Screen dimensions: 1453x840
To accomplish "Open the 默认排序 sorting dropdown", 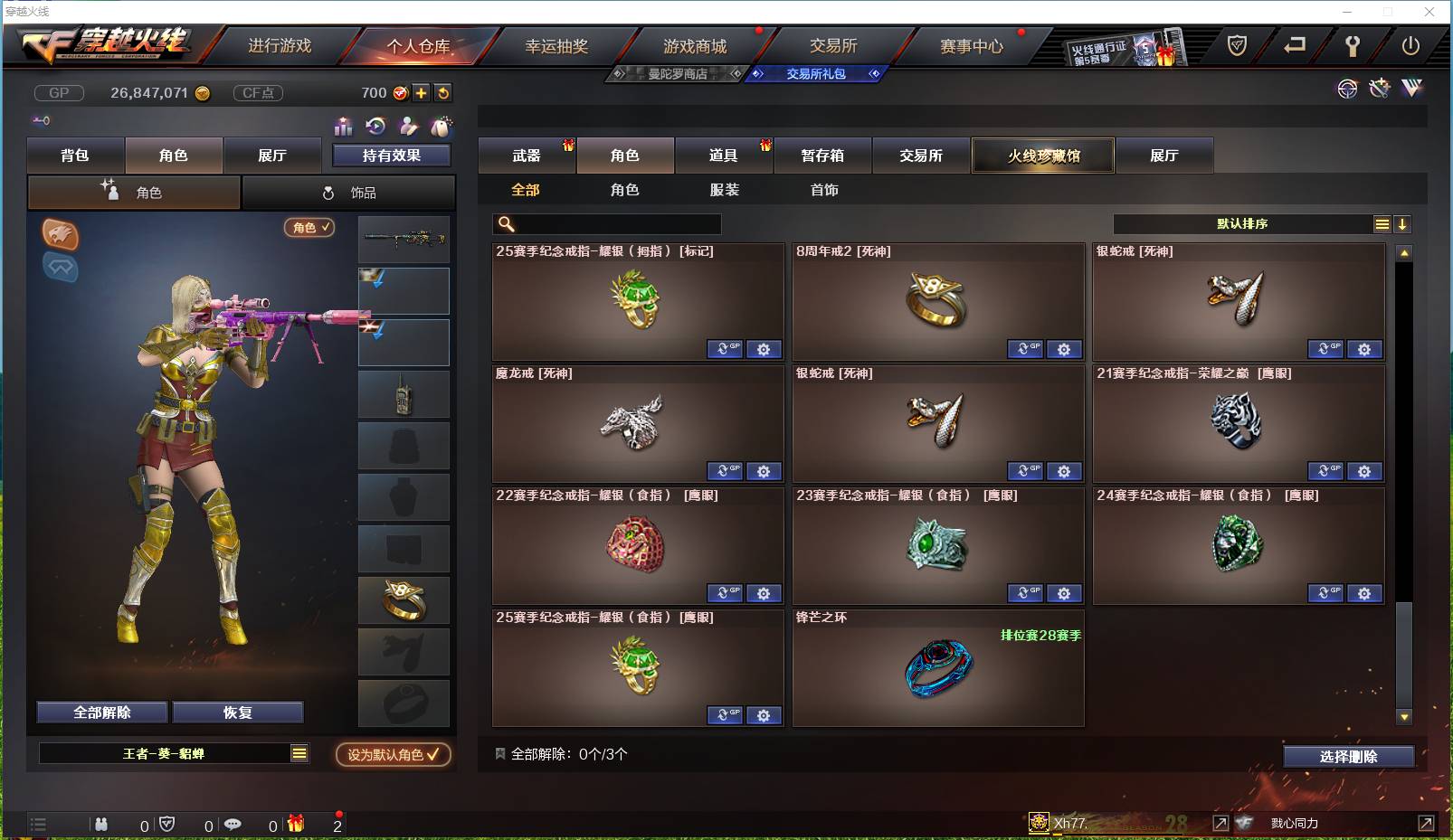I will click(x=1249, y=223).
